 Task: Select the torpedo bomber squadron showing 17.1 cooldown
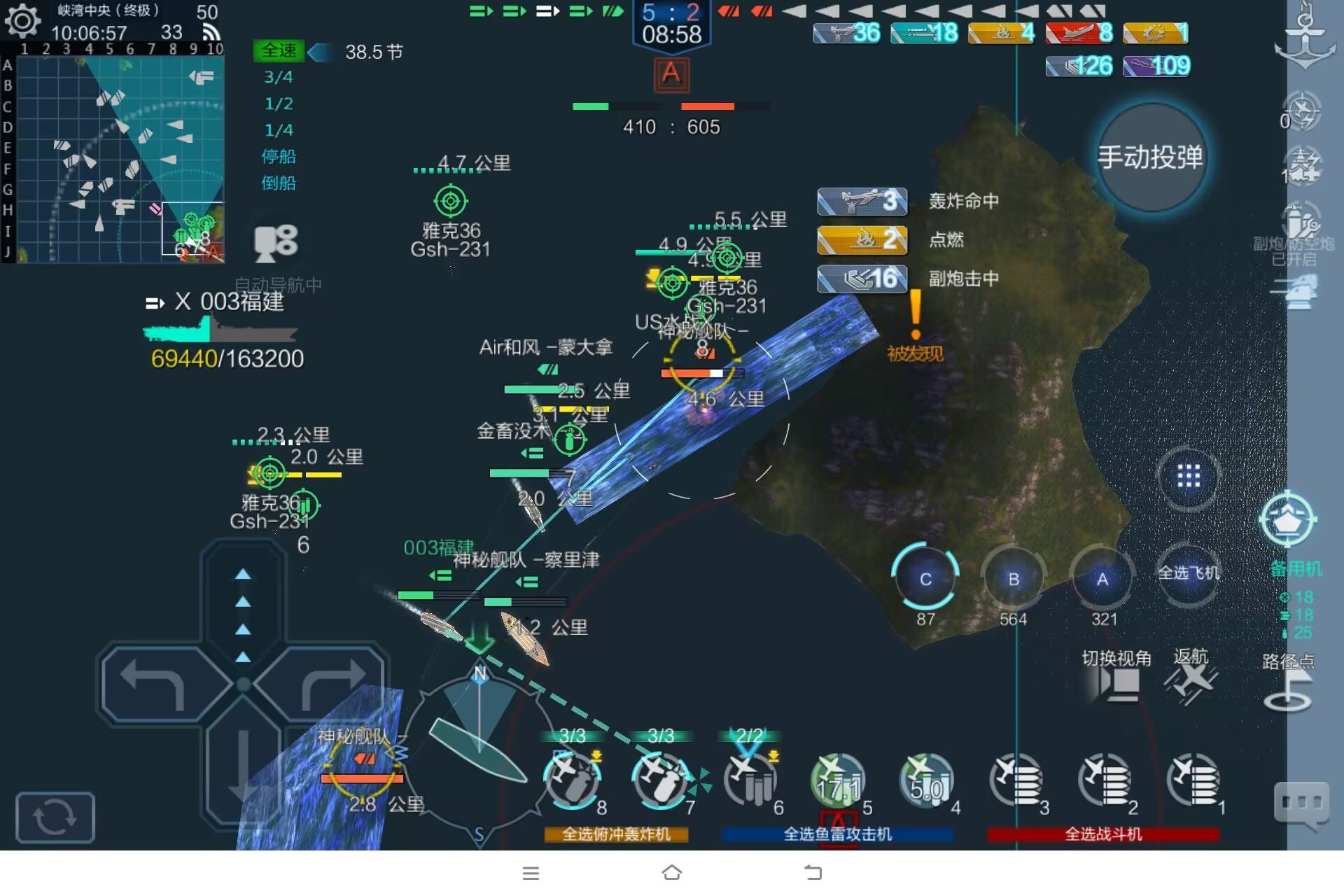point(836,780)
